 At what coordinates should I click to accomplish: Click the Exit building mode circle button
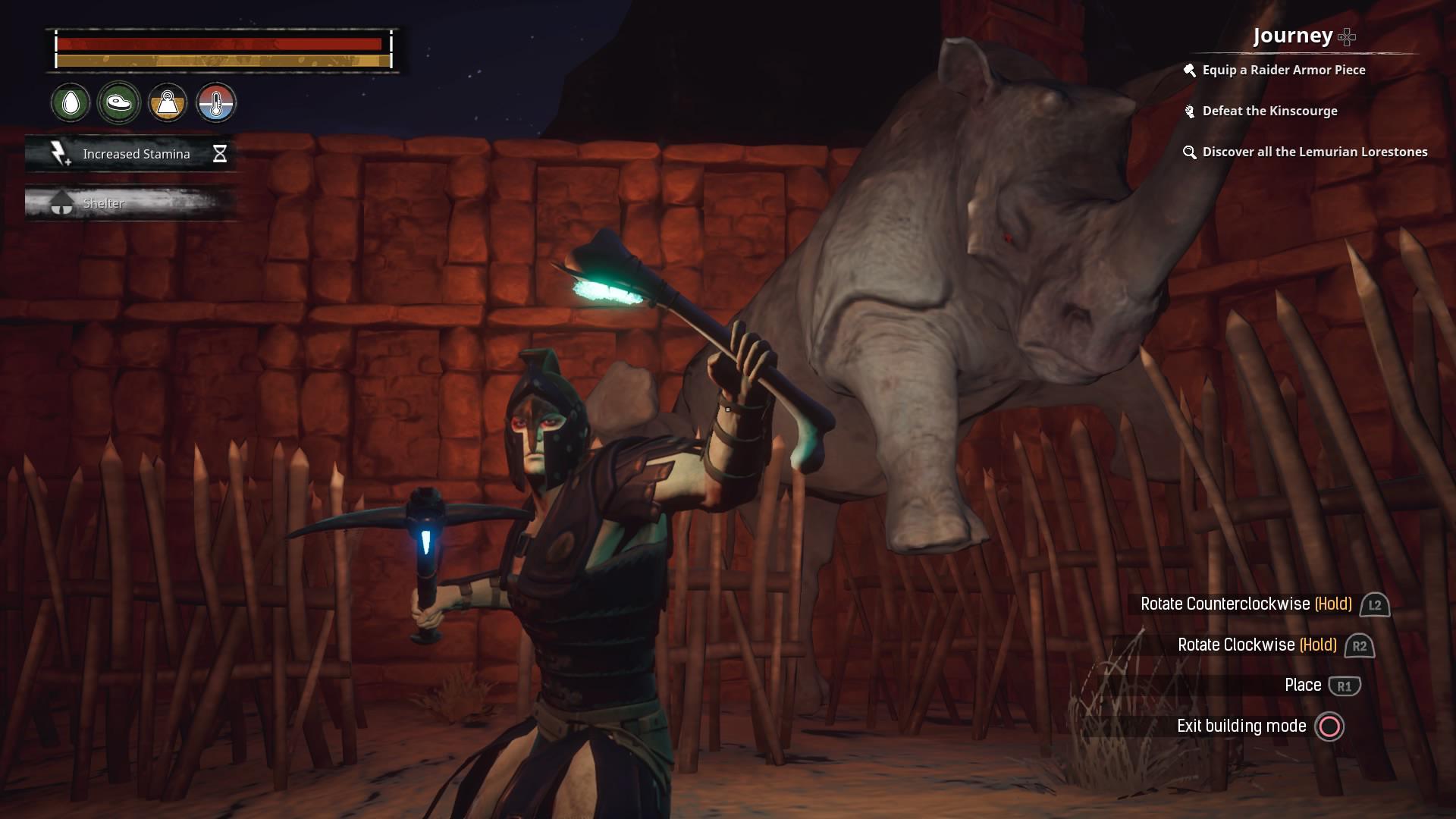pos(1329,726)
